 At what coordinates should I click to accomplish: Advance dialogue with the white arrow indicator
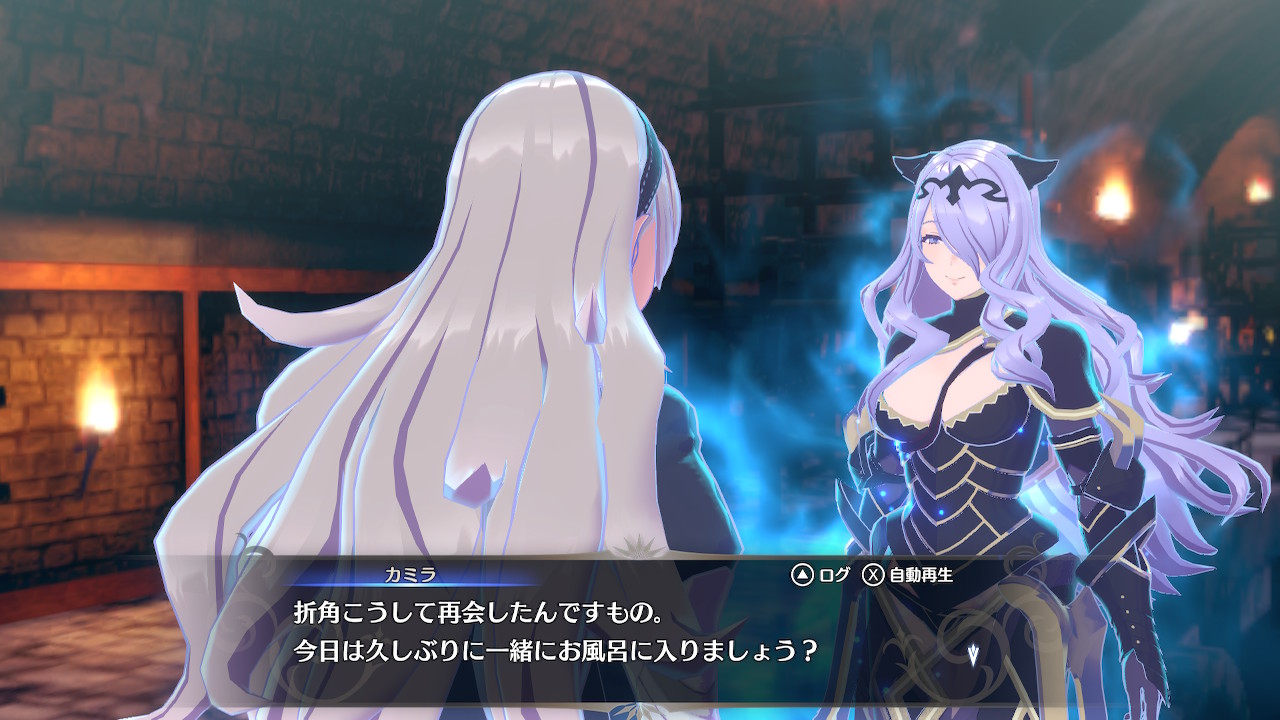click(x=972, y=652)
